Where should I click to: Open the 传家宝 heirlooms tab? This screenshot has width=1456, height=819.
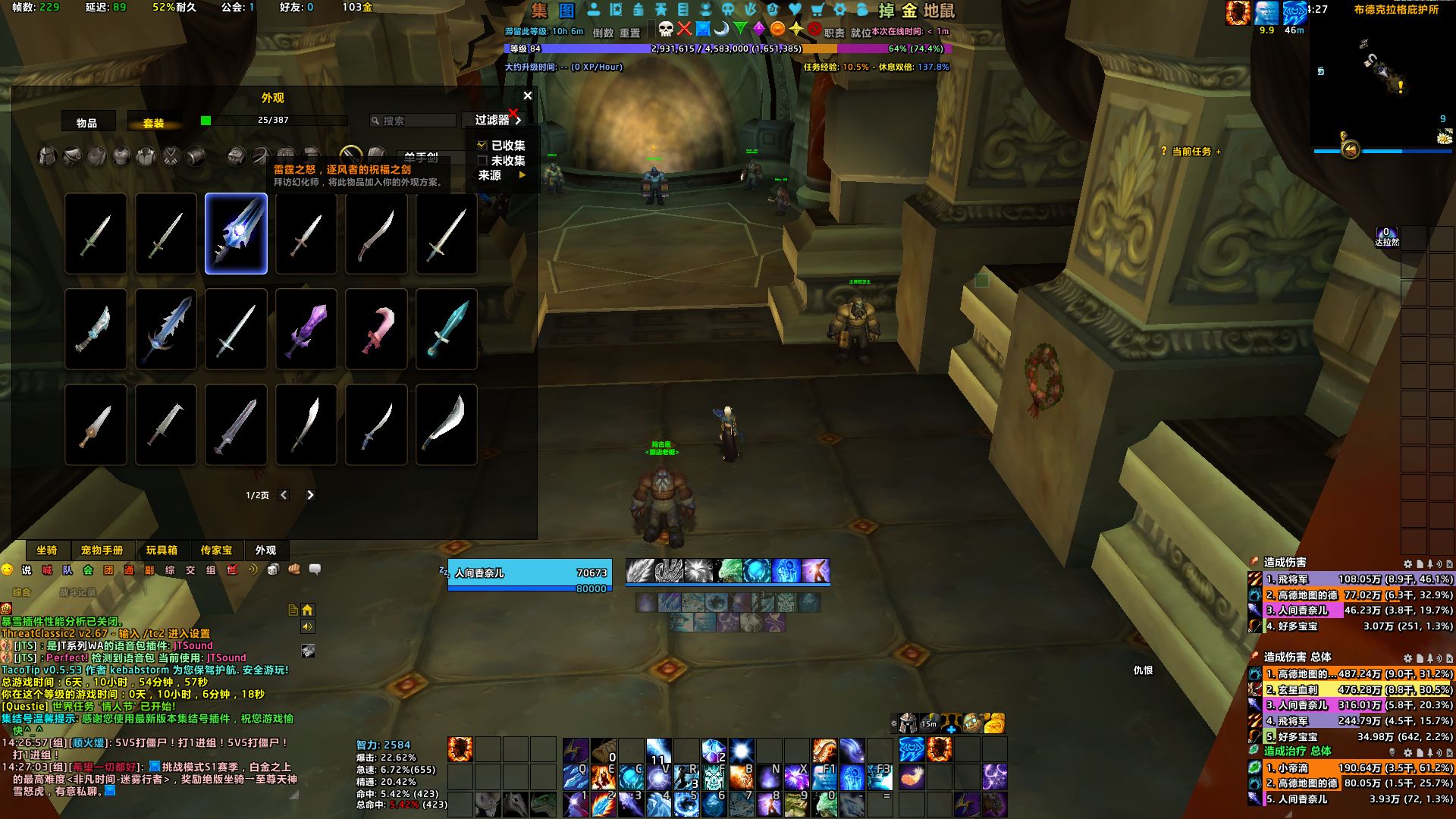pos(216,551)
